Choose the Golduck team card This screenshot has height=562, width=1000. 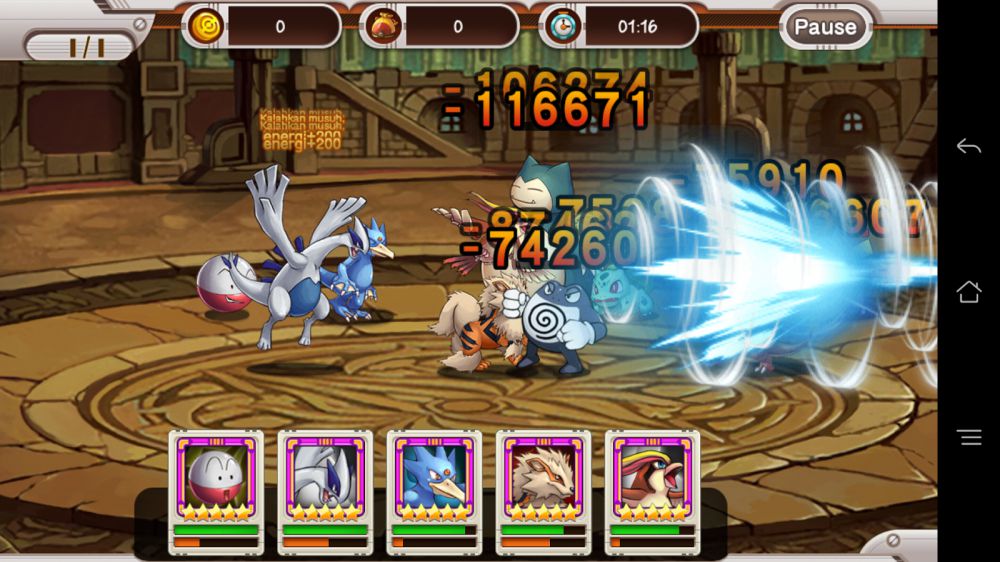pyautogui.click(x=434, y=478)
